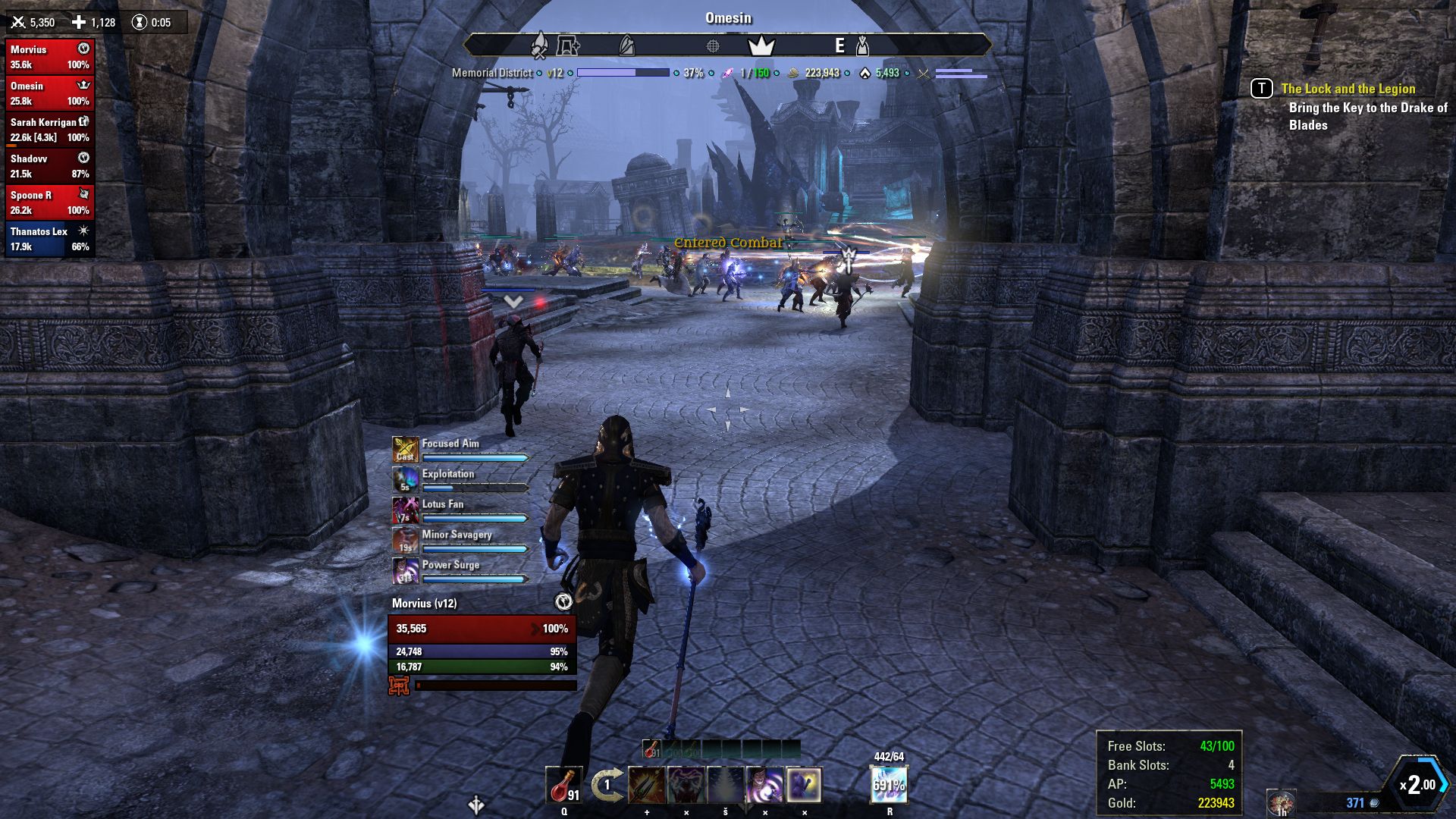Select group leader Omesin's frame
This screenshot has width=1456, height=819.
point(49,93)
